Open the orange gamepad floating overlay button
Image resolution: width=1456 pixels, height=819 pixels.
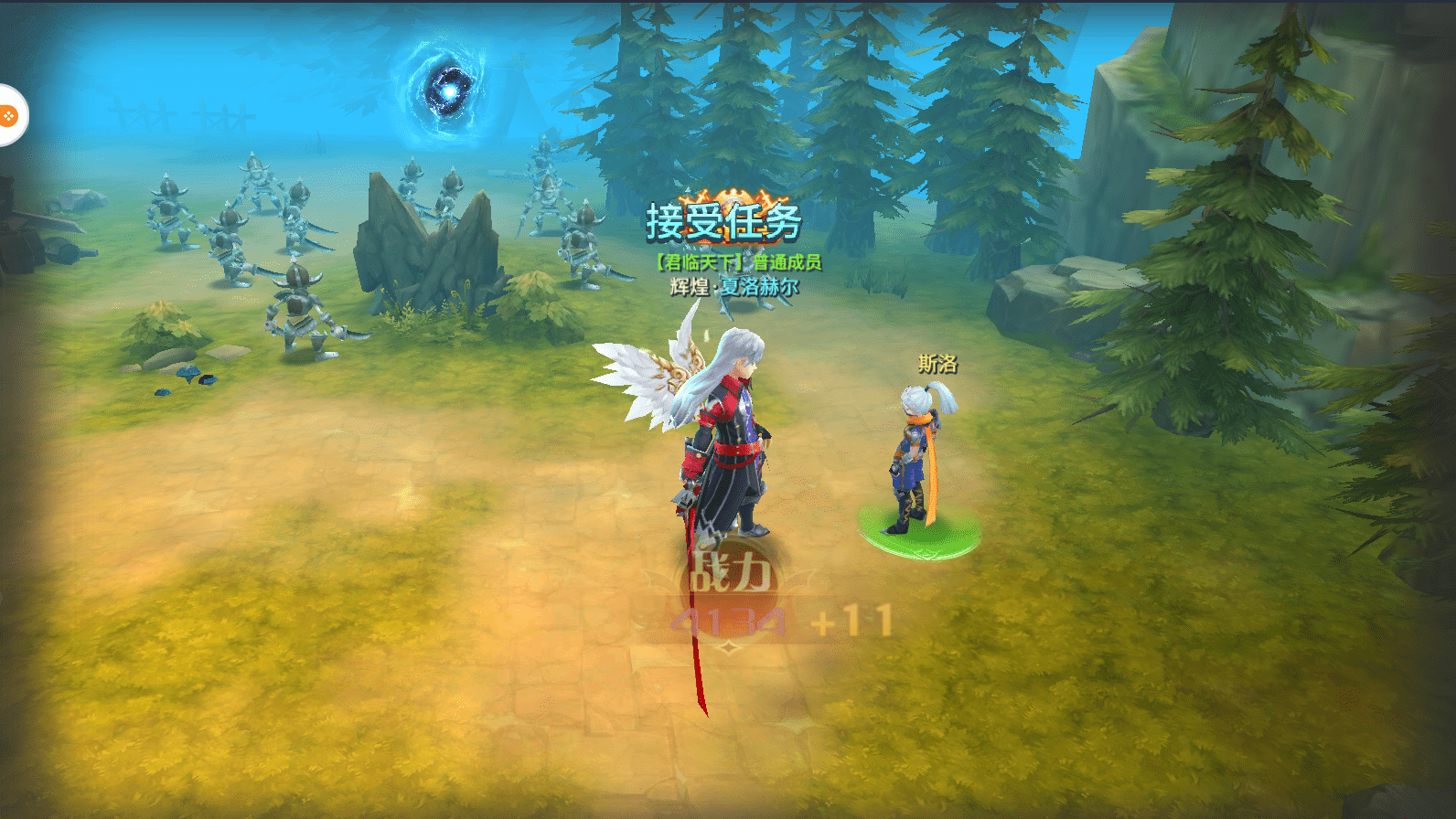coord(8,115)
